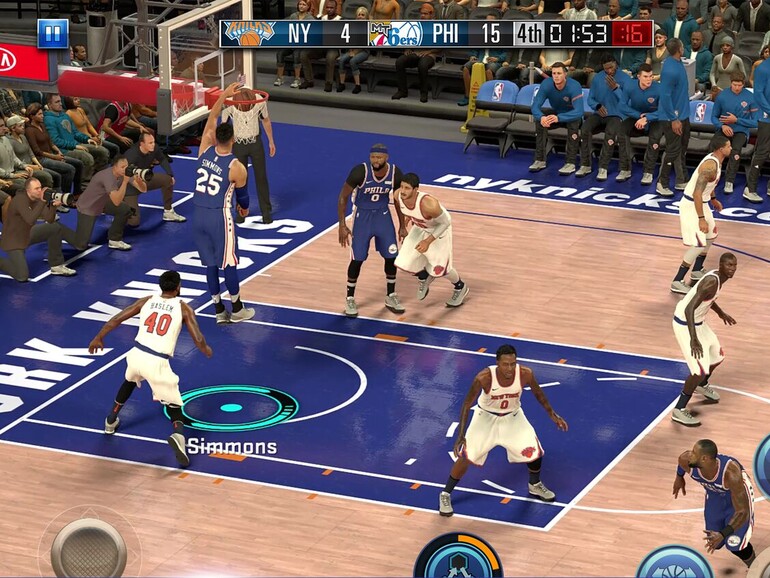
Task: Pause the game with the pause button
Action: coord(53,33)
